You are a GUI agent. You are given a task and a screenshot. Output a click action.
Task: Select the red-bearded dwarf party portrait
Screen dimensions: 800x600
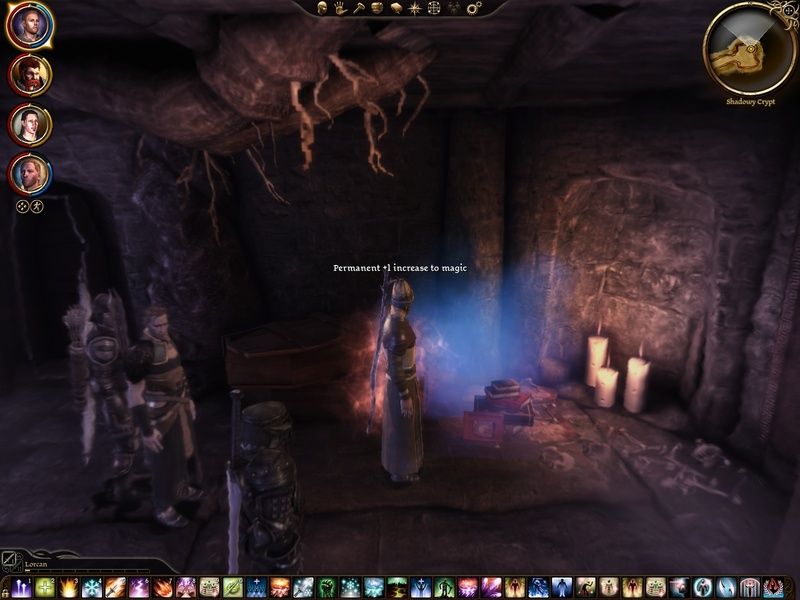coord(29,76)
